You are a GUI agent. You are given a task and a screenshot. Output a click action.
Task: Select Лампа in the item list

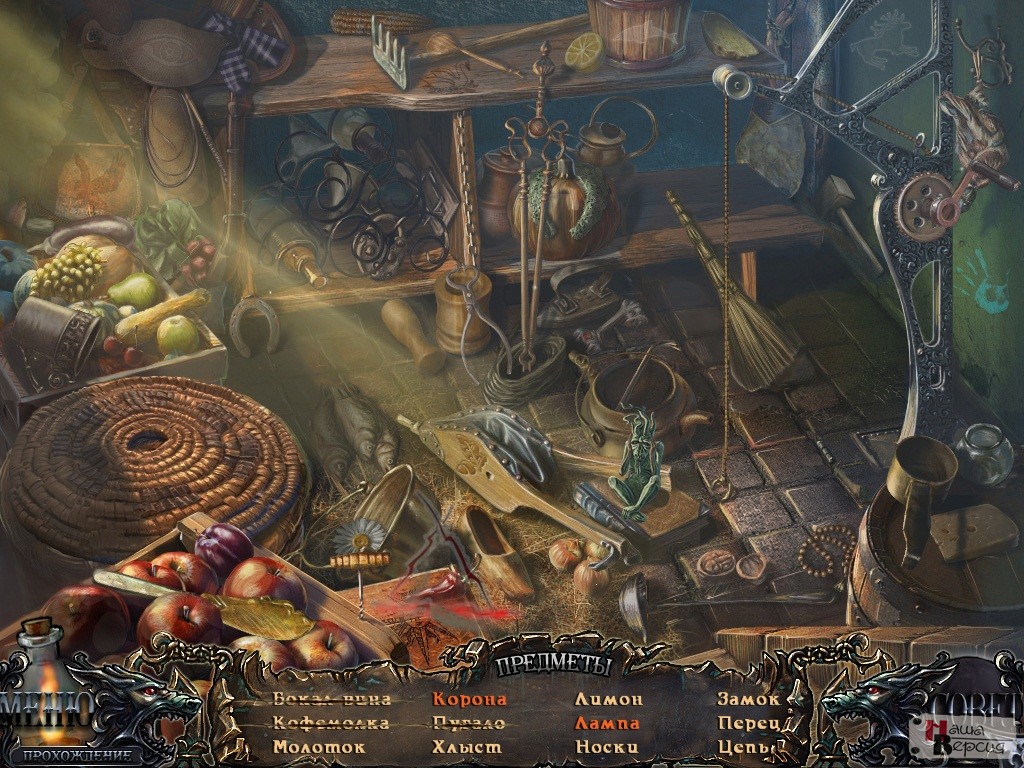(607, 723)
